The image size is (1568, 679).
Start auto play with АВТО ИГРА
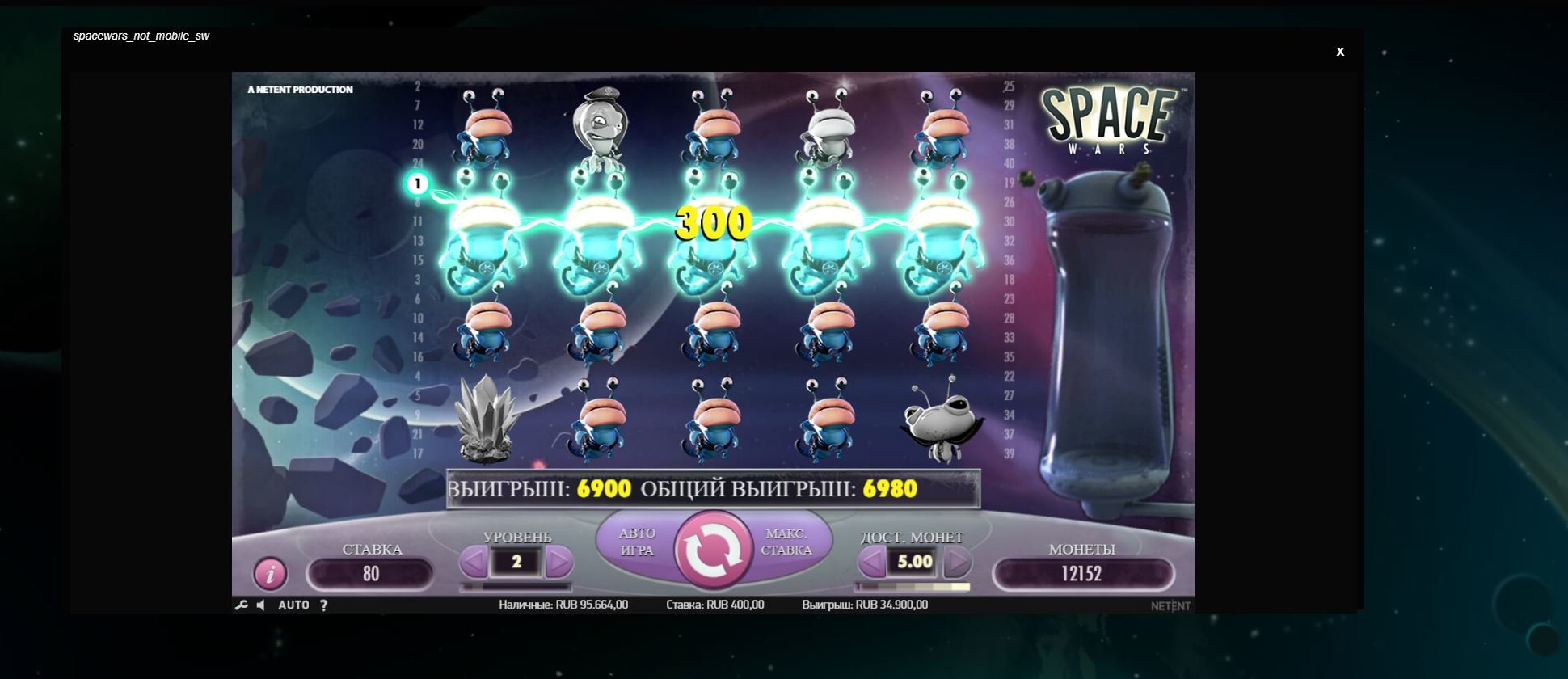tap(637, 542)
